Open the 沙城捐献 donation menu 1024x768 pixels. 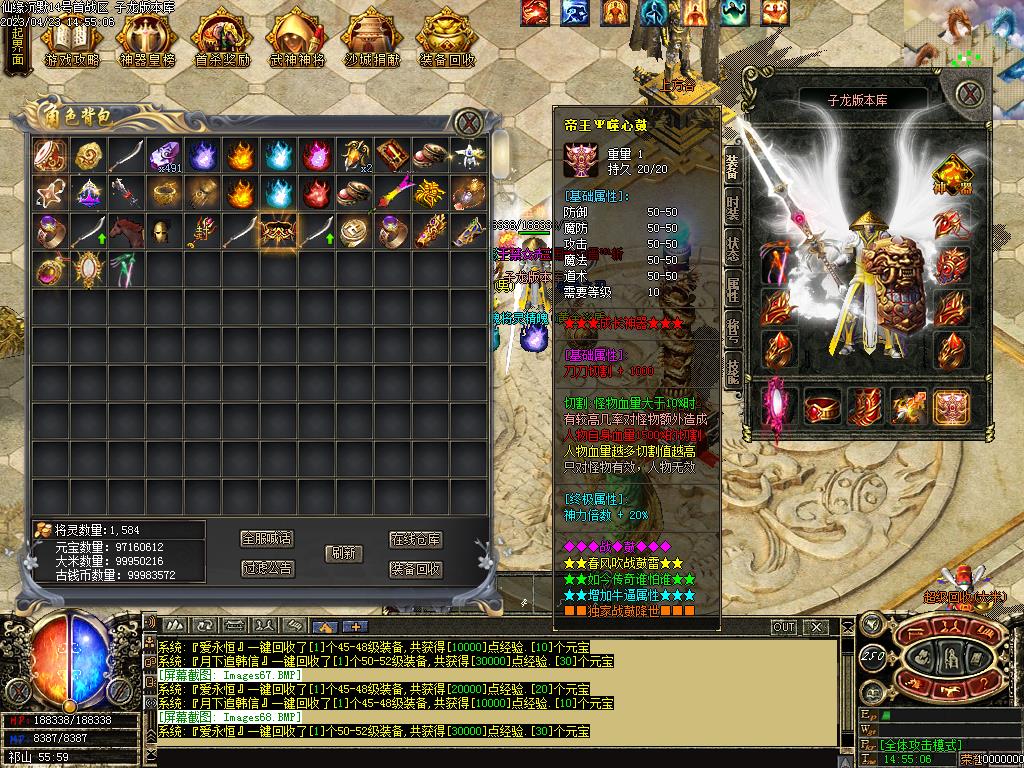[371, 40]
